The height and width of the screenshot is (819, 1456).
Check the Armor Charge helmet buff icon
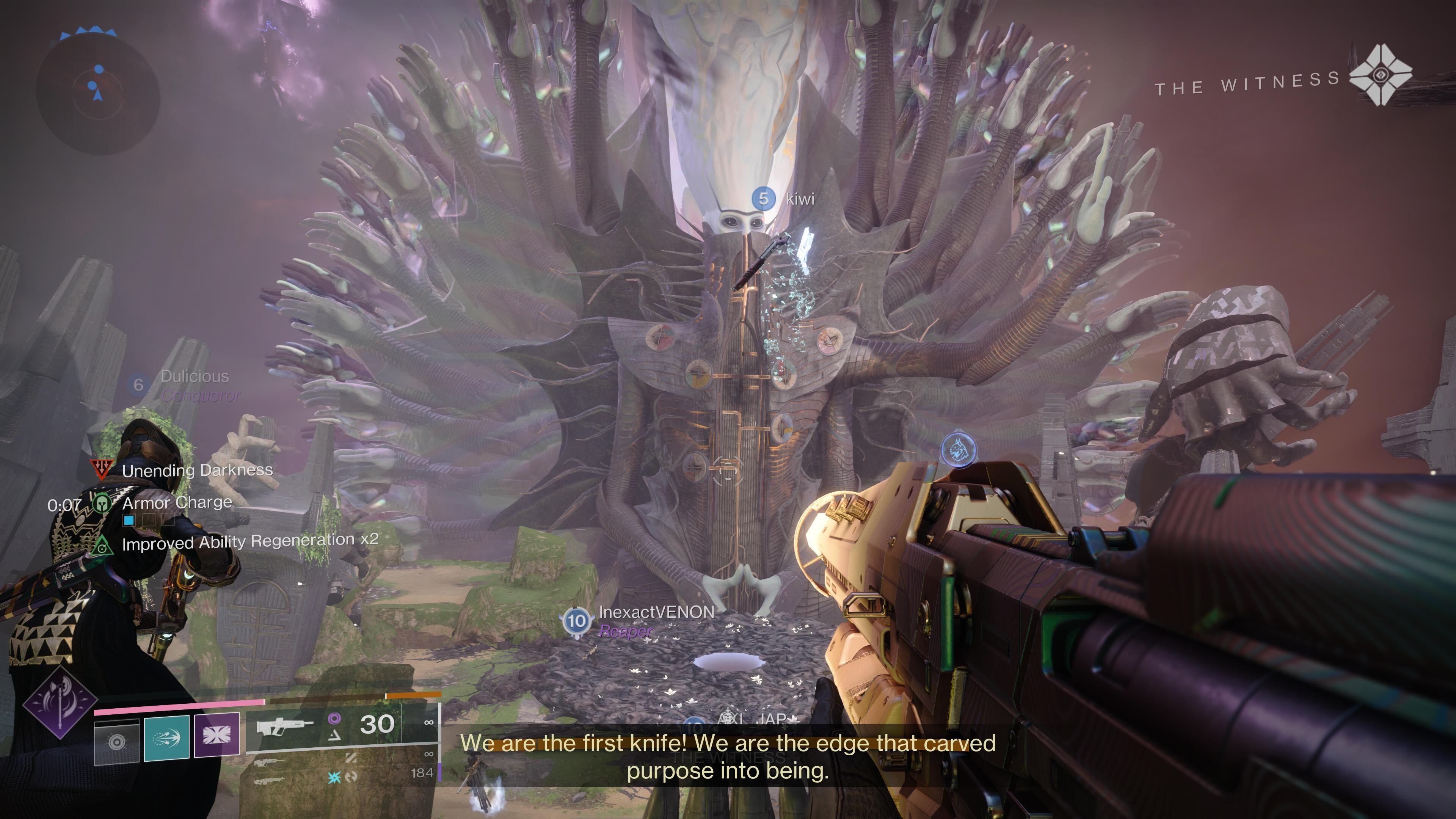click(102, 502)
